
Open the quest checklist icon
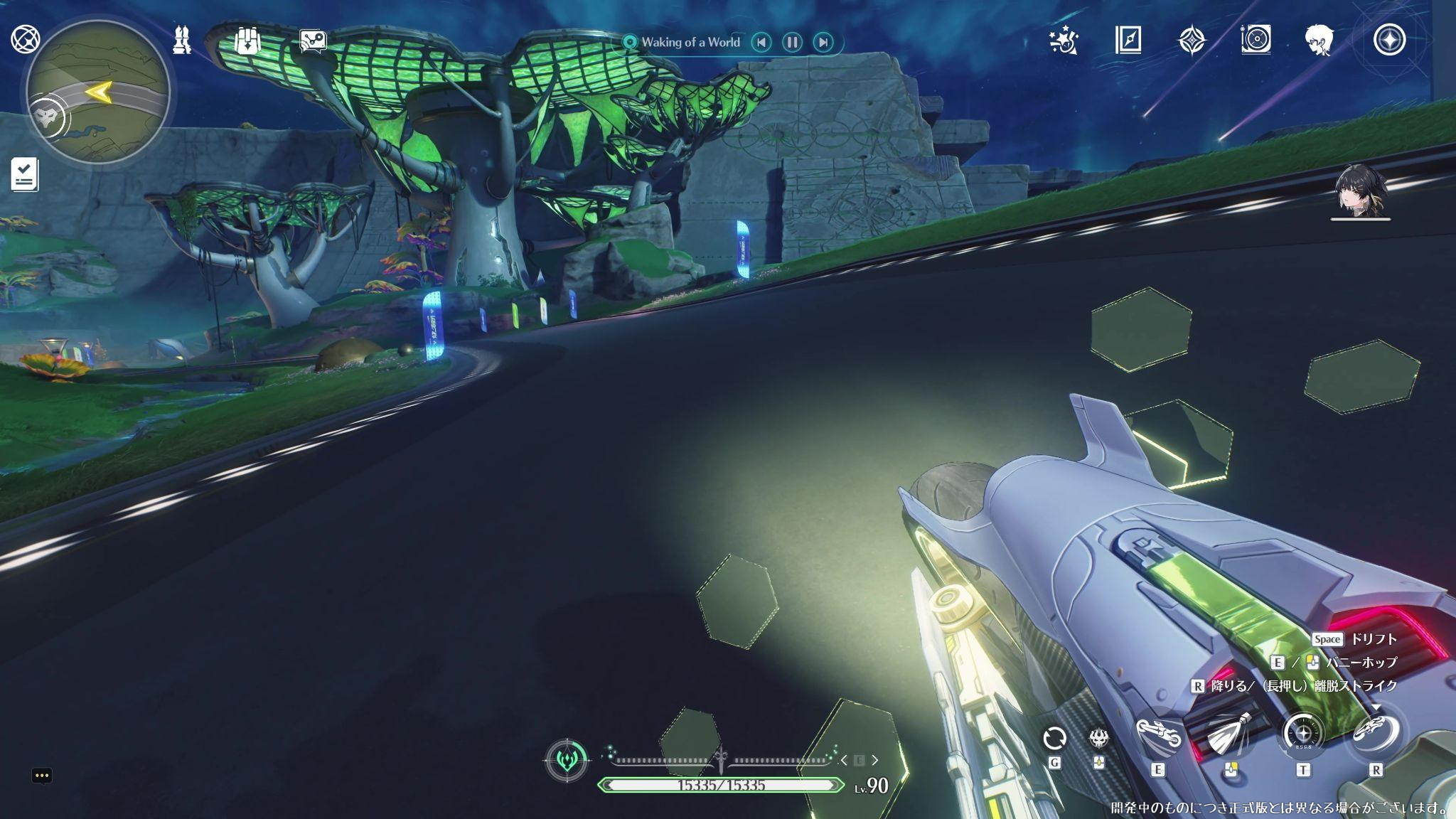(25, 175)
